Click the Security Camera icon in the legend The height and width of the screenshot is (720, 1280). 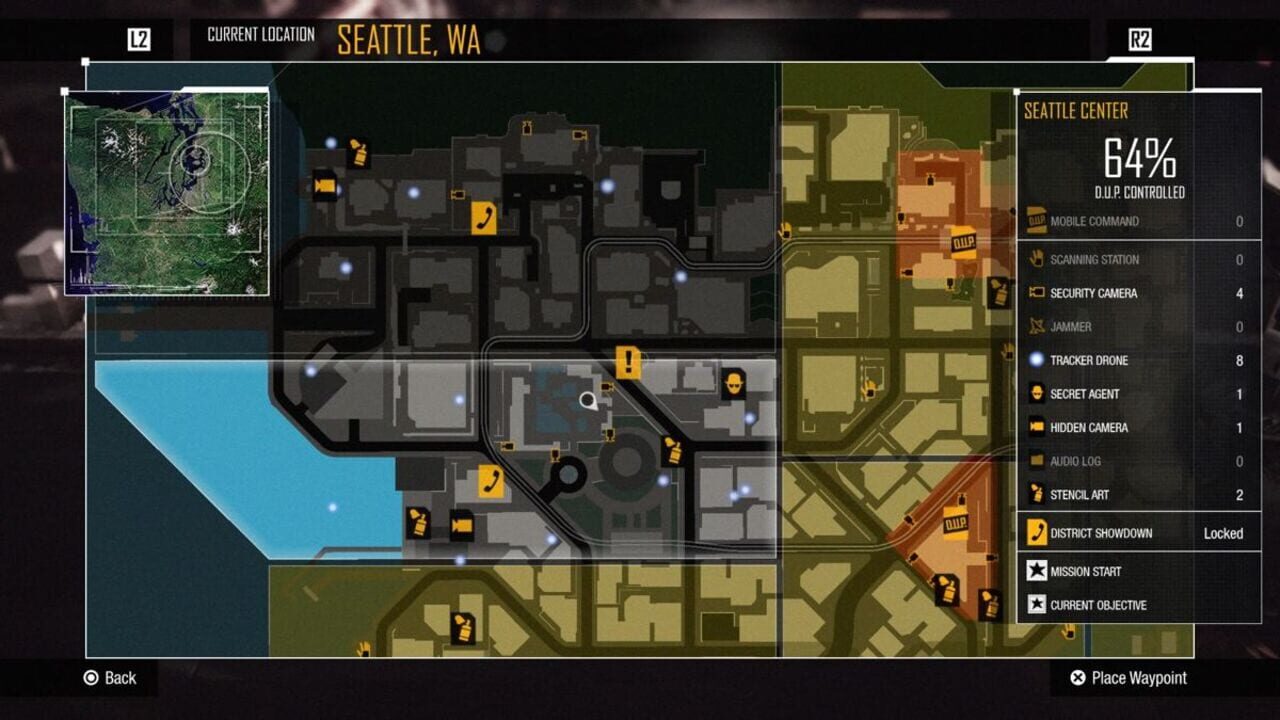pos(1035,294)
